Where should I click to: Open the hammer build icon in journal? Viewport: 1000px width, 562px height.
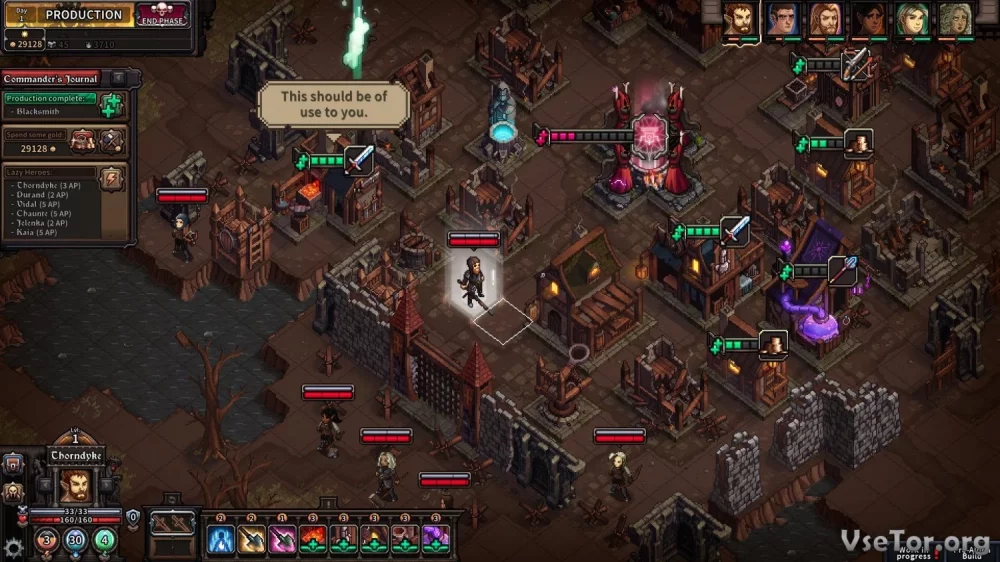(112, 141)
